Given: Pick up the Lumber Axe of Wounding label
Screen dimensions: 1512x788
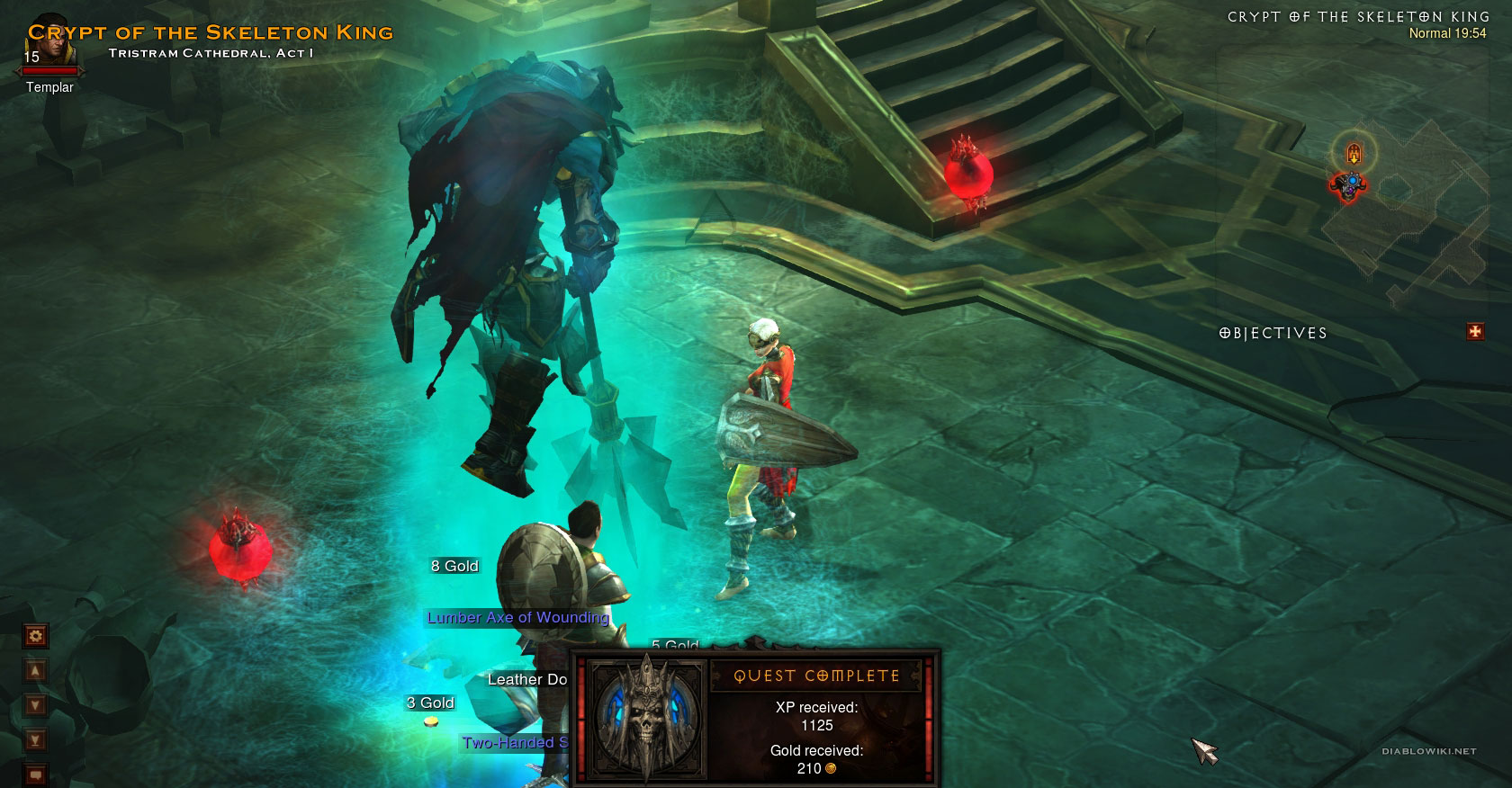Looking at the screenshot, I should [x=517, y=617].
